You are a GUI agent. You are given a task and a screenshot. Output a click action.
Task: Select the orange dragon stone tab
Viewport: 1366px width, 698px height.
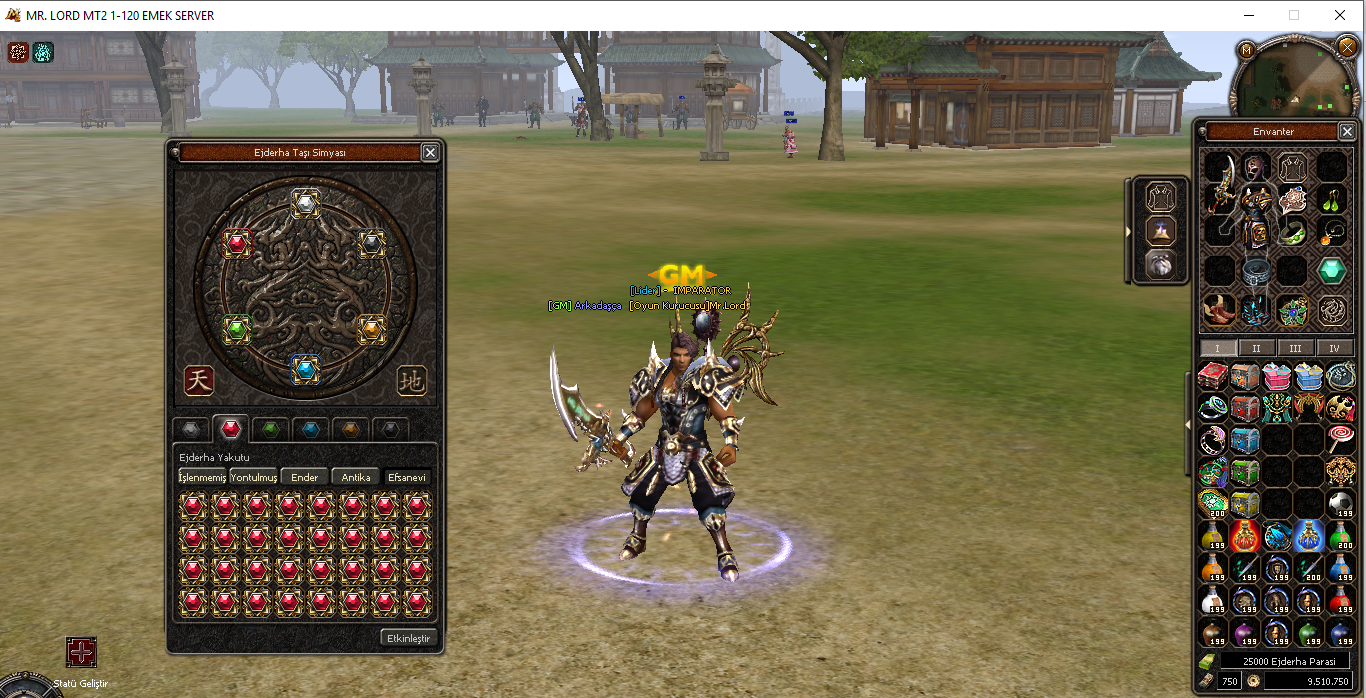(351, 430)
